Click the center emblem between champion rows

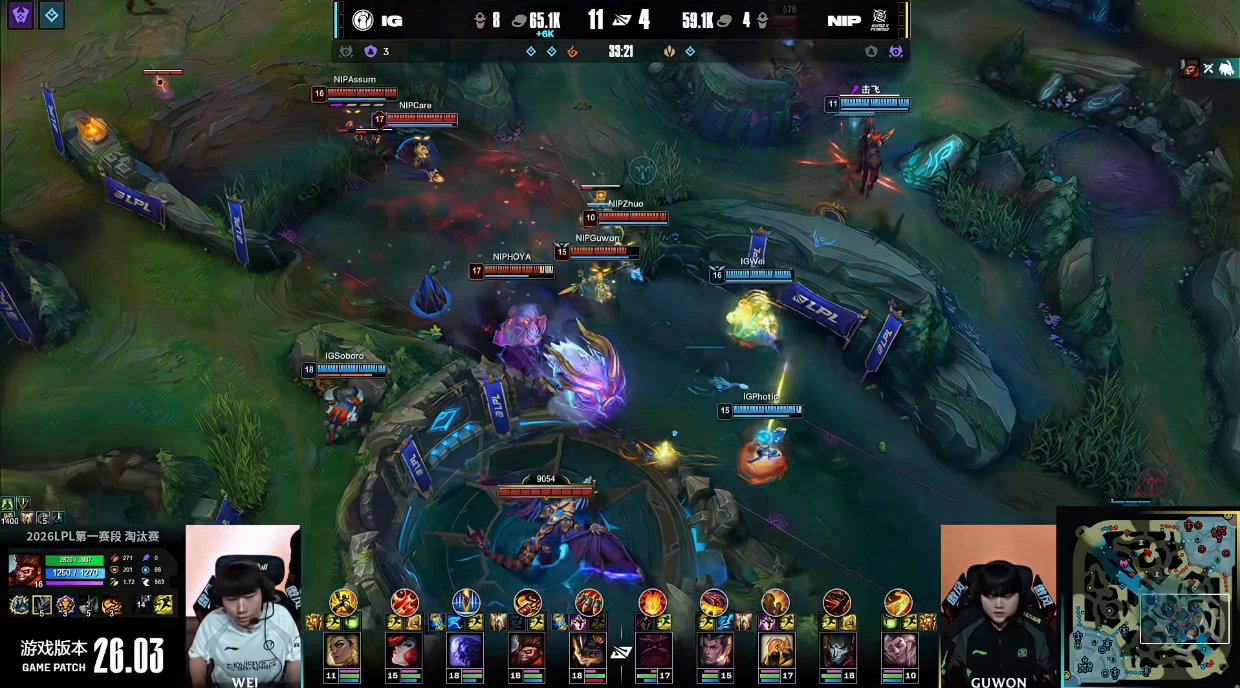(x=621, y=652)
